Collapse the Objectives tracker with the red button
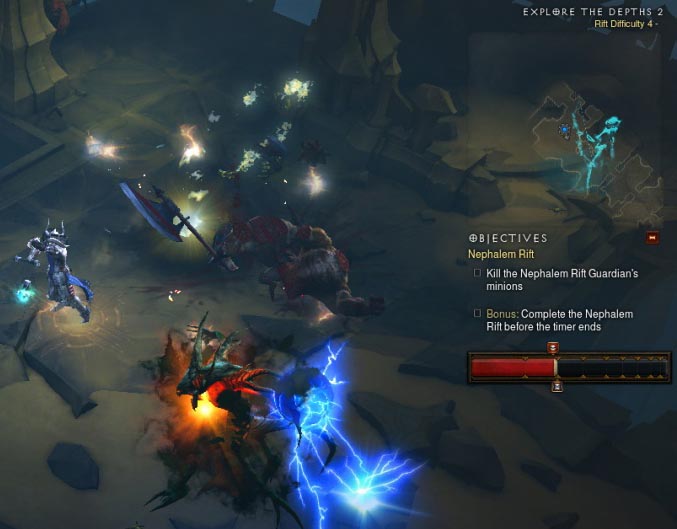The height and width of the screenshot is (529, 677). tap(652, 238)
